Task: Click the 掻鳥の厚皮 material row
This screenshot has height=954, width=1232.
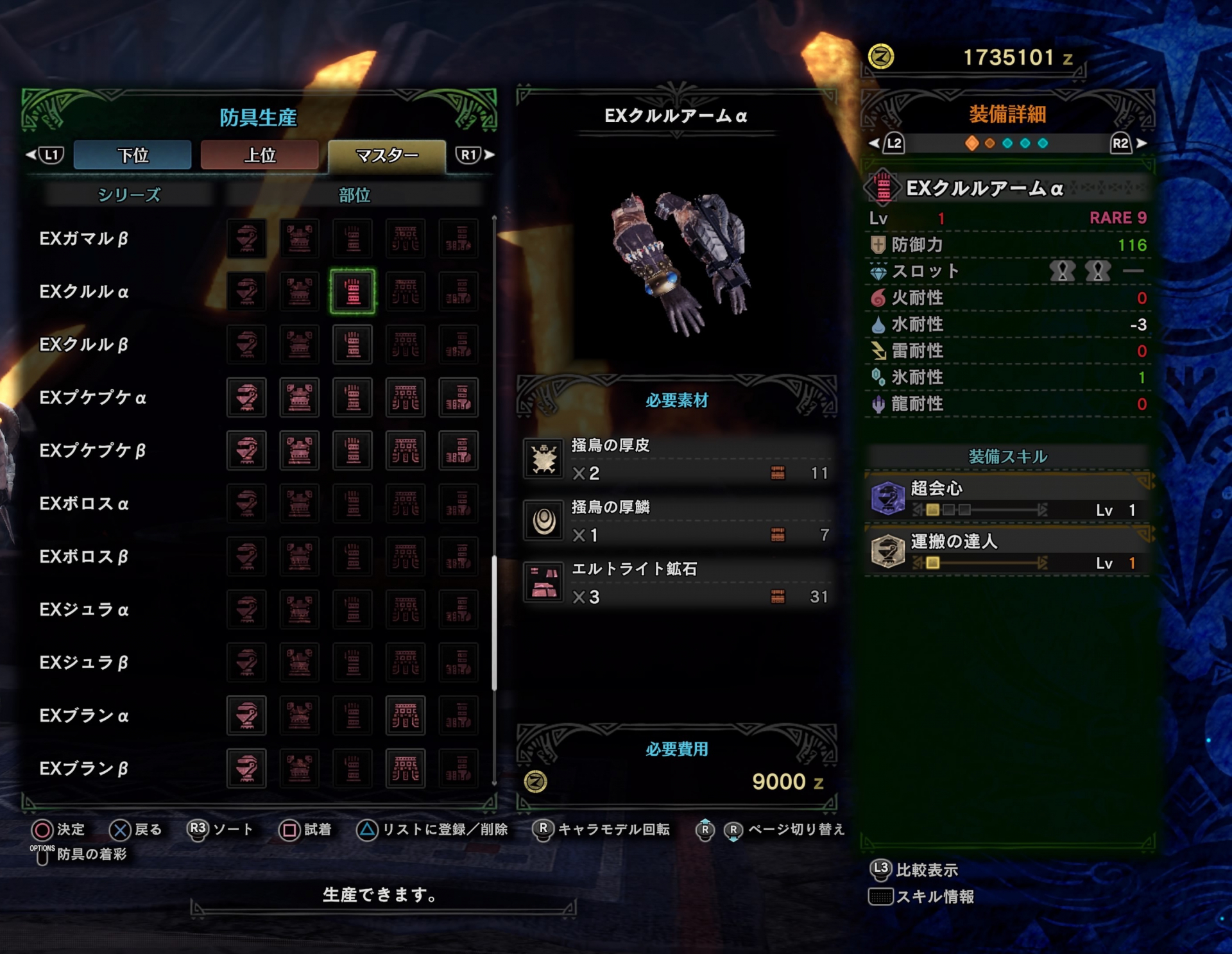Action: pyautogui.click(x=677, y=459)
